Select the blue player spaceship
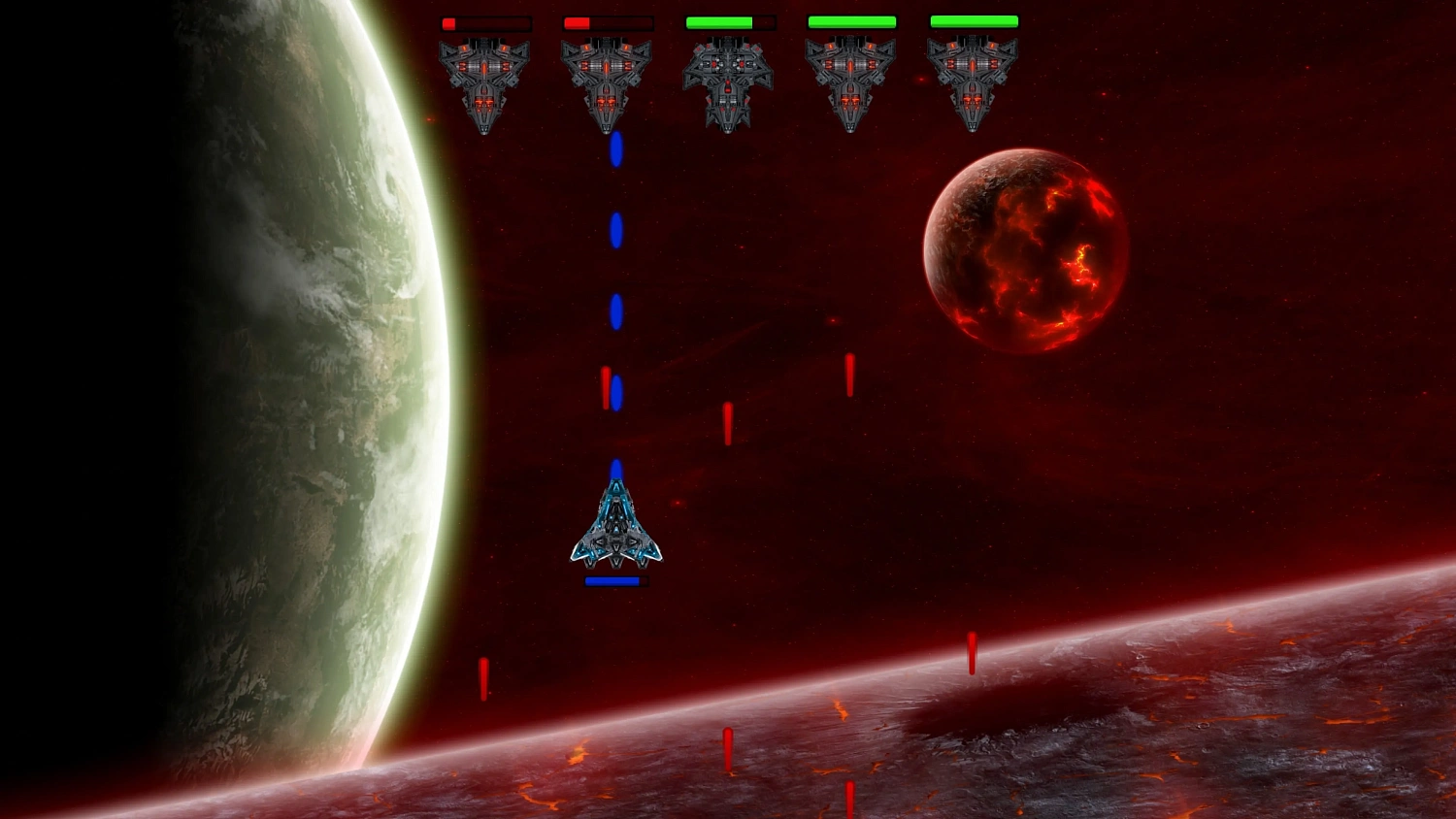The height and width of the screenshot is (819, 1456). point(615,529)
